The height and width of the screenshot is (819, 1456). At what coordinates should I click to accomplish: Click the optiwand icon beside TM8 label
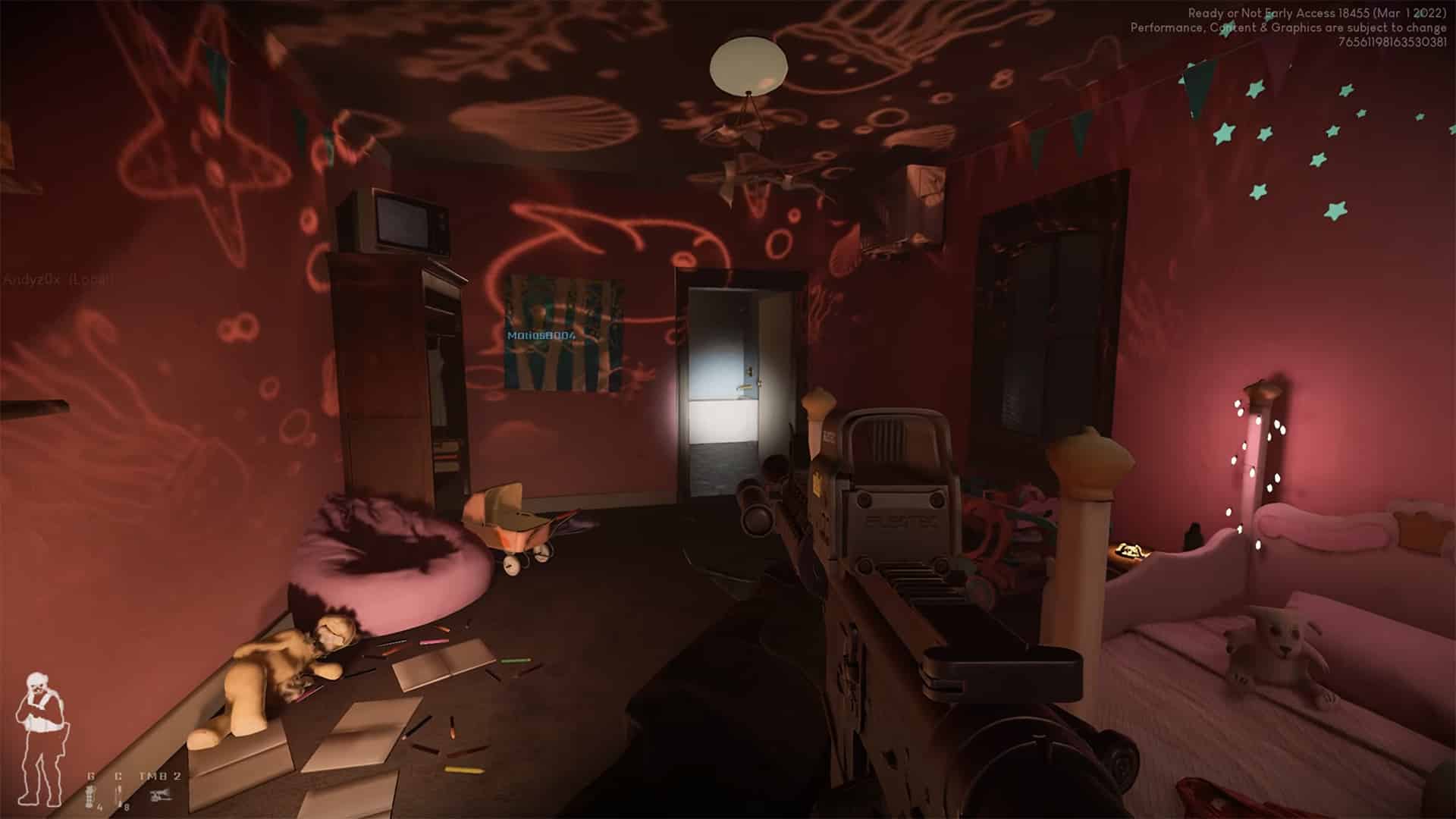pyautogui.click(x=162, y=795)
